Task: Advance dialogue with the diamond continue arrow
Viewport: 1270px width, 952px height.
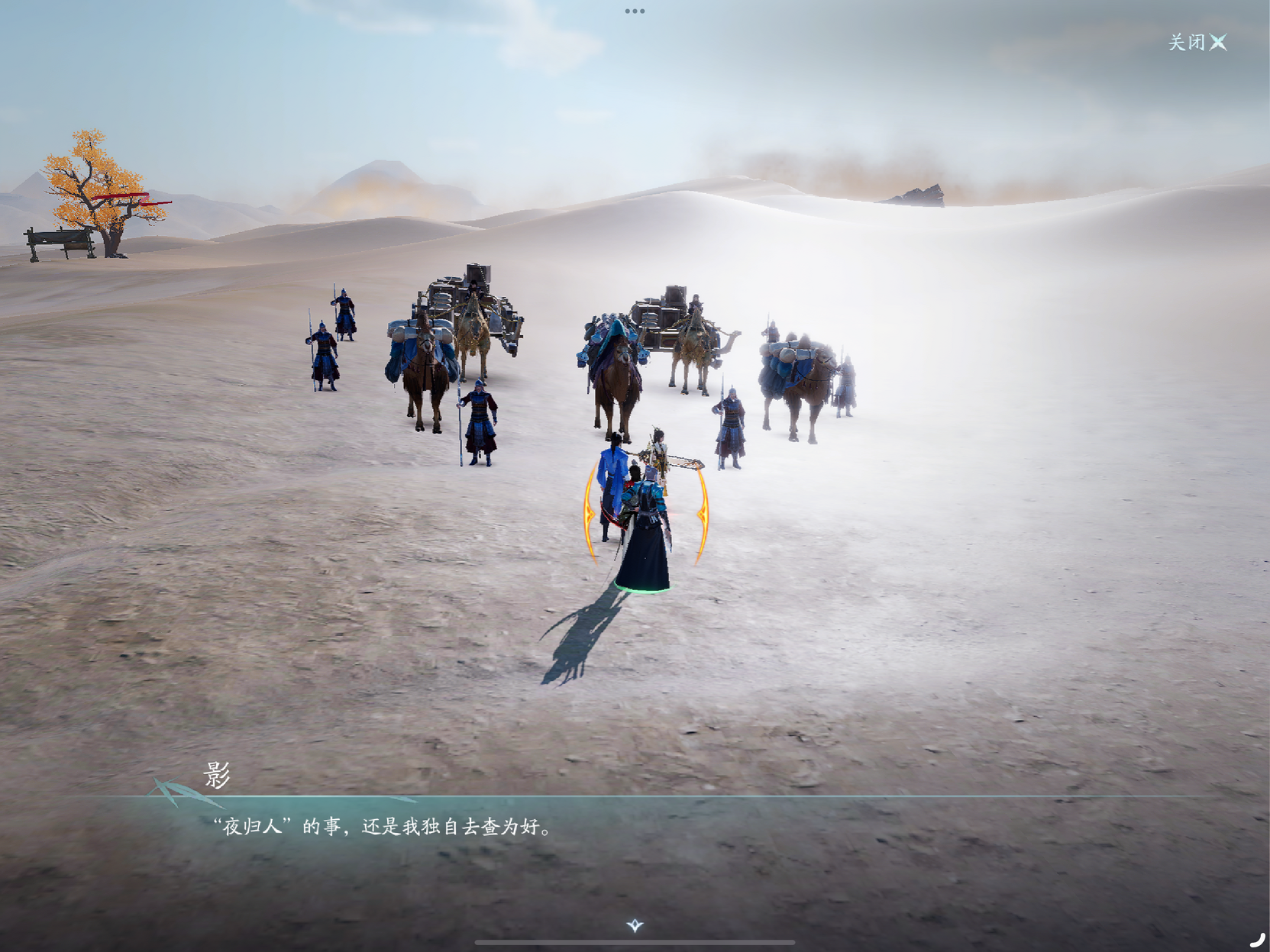Action: click(635, 925)
